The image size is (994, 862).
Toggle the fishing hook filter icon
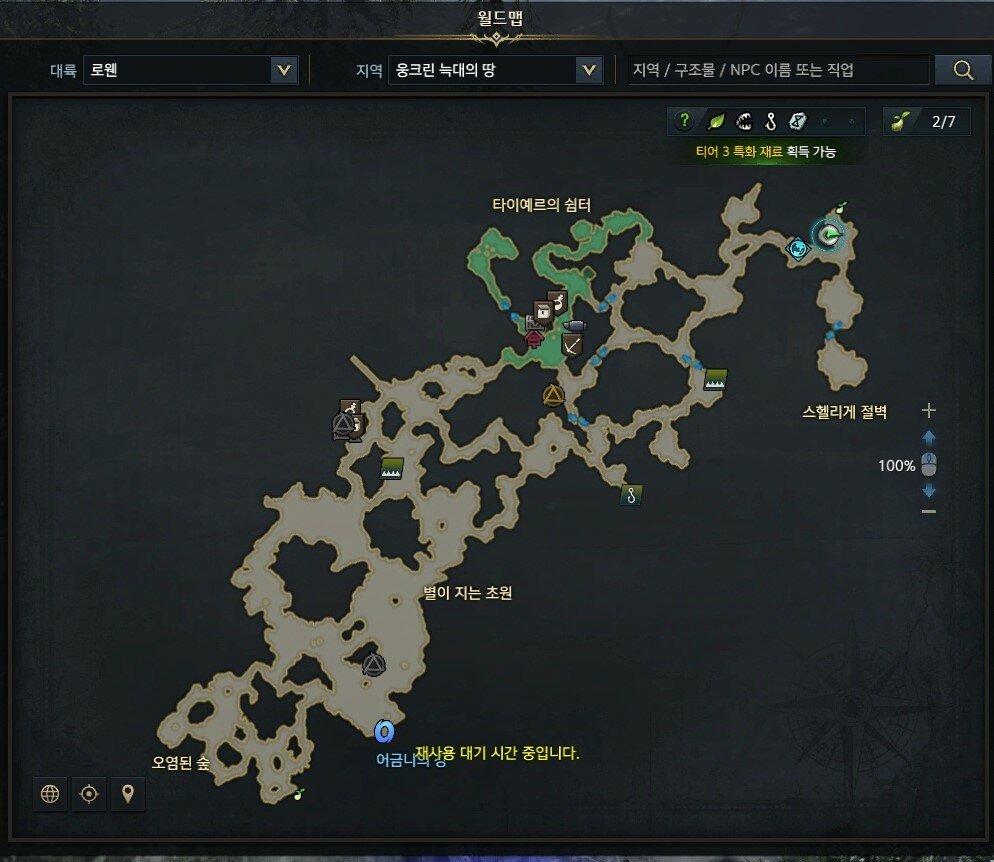(x=770, y=122)
